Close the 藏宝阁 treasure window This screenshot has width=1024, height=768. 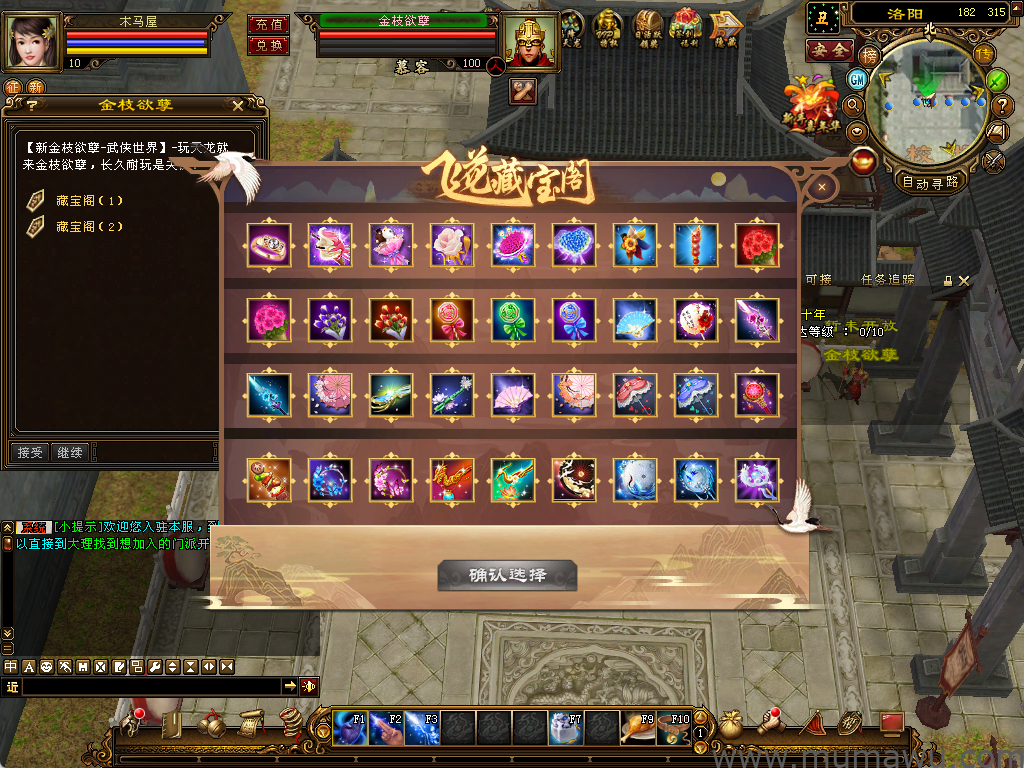[x=822, y=186]
